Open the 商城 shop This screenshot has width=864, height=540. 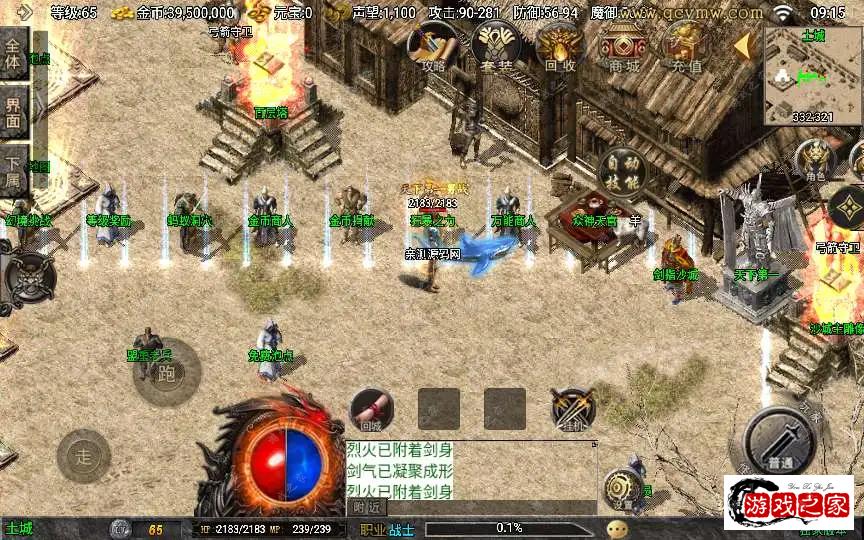pyautogui.click(x=624, y=46)
